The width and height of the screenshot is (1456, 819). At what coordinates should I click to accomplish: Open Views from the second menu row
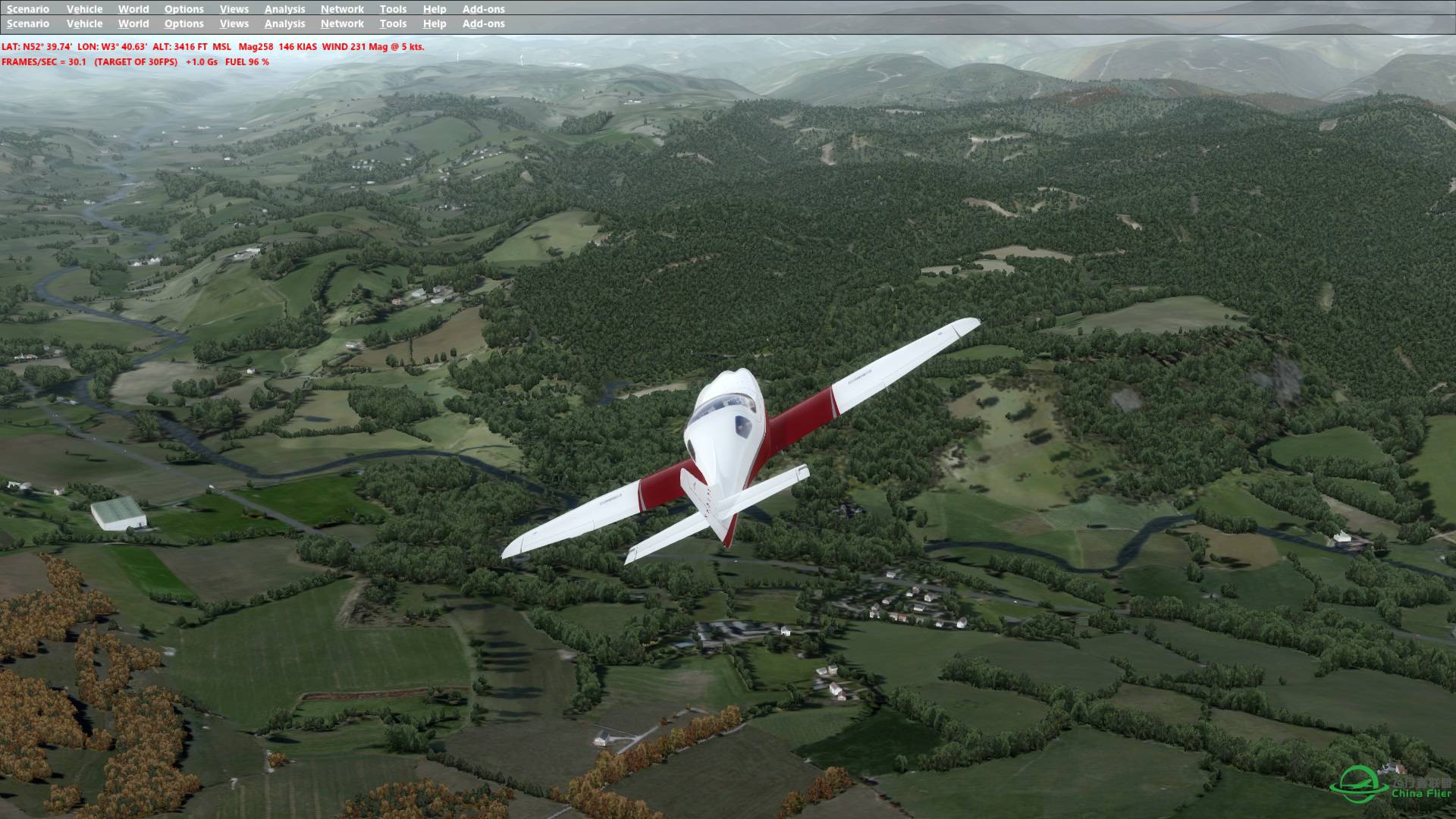click(234, 24)
